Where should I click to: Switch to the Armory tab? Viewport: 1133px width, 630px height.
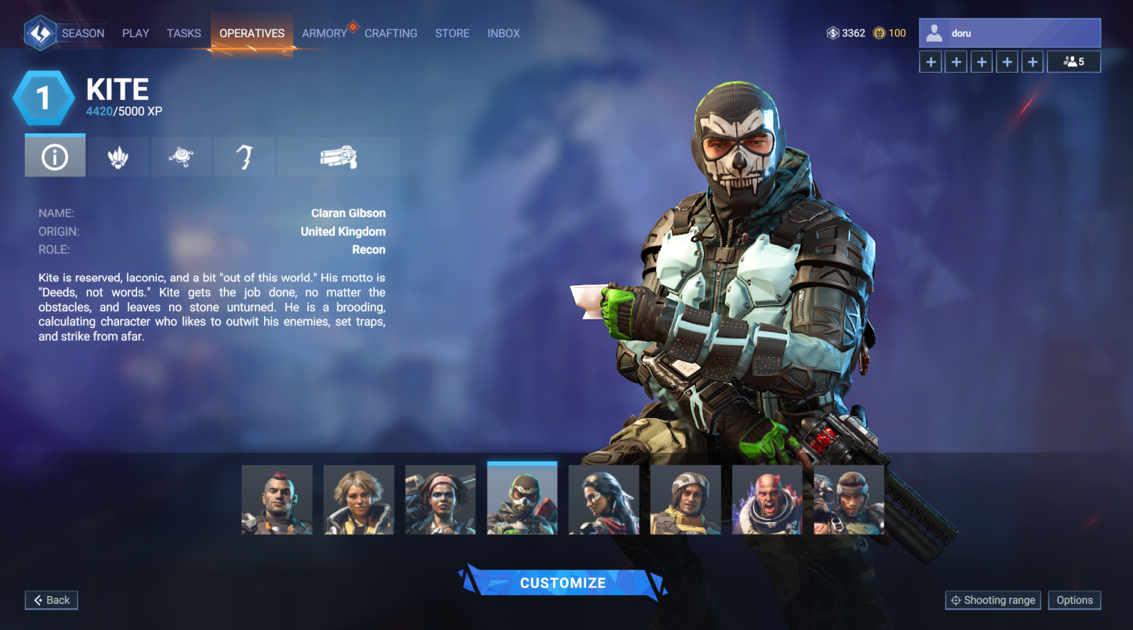click(324, 33)
